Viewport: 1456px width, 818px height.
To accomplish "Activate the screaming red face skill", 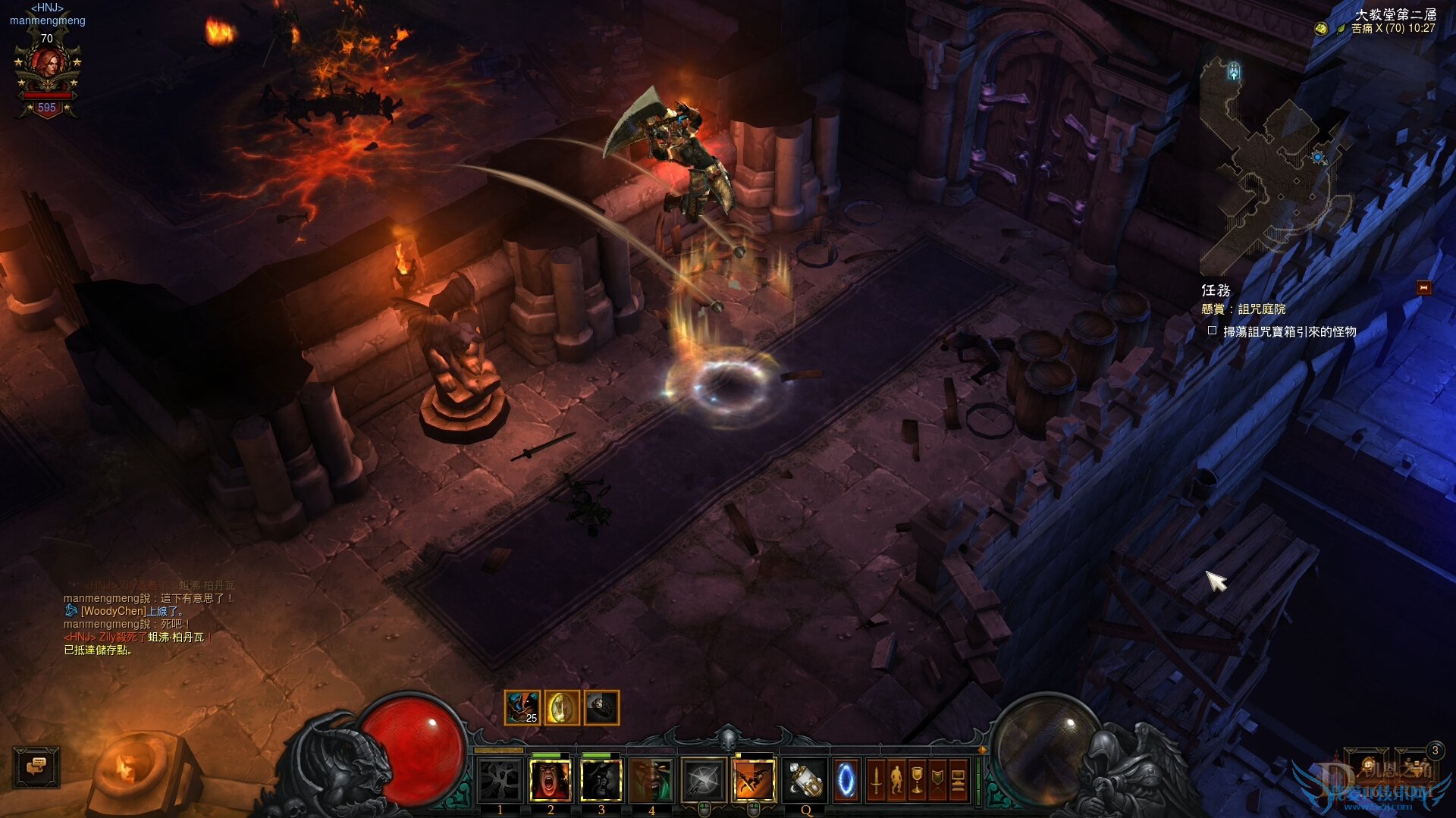I will click(x=551, y=780).
